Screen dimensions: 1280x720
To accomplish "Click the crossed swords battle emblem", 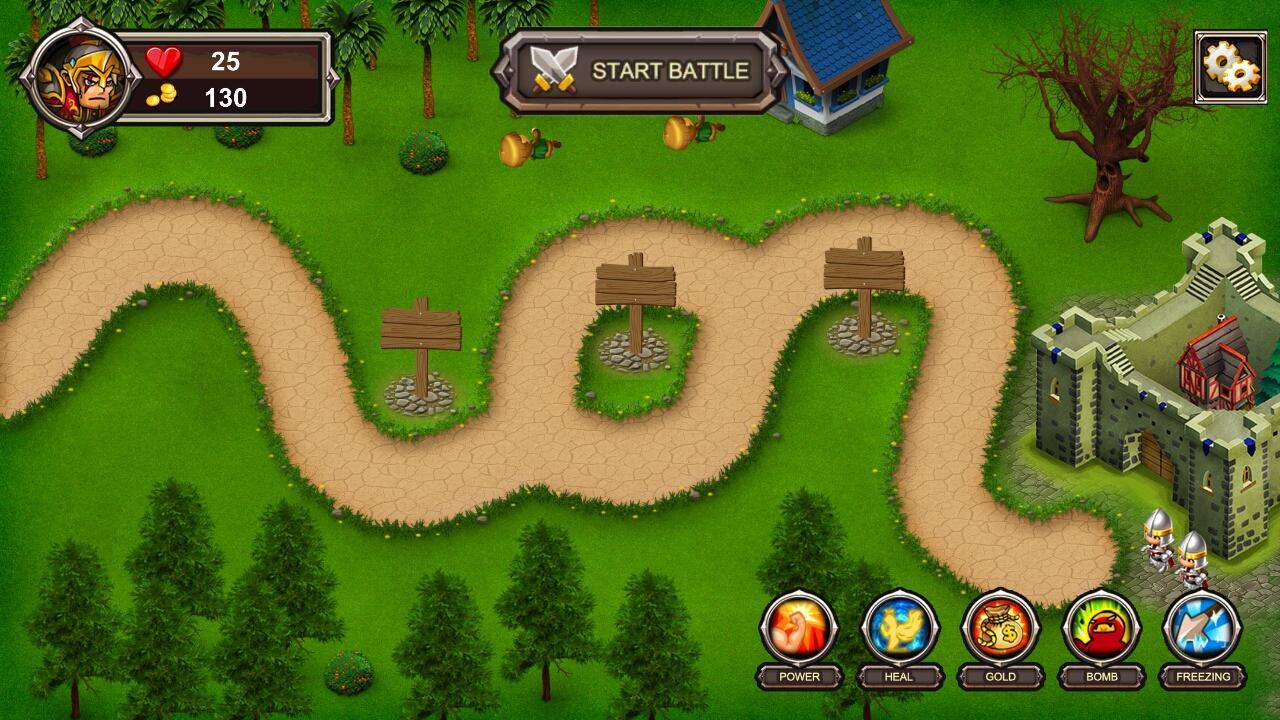I will [551, 69].
